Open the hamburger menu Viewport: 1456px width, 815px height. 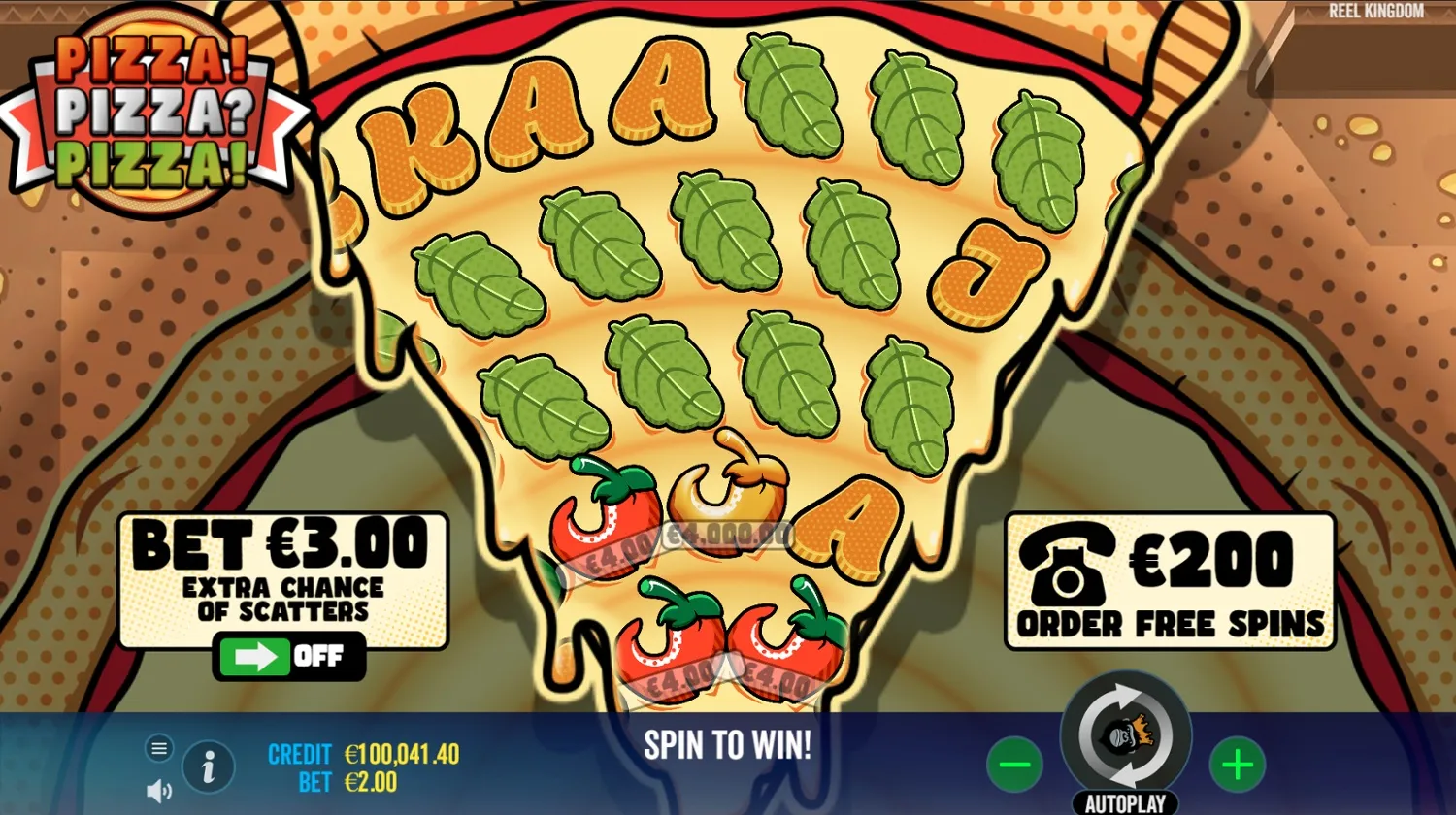pos(158,748)
